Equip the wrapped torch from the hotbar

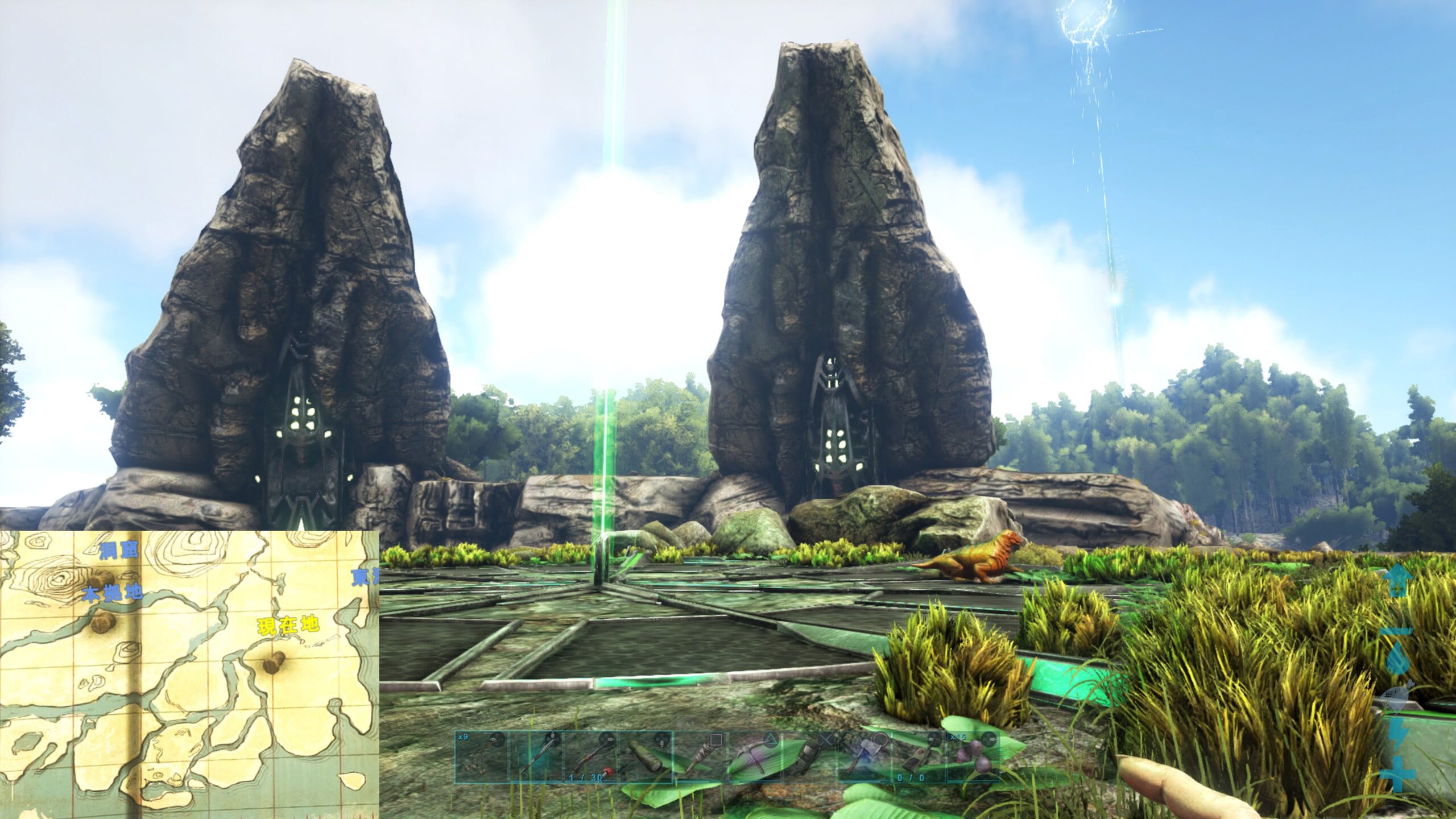pos(700,758)
